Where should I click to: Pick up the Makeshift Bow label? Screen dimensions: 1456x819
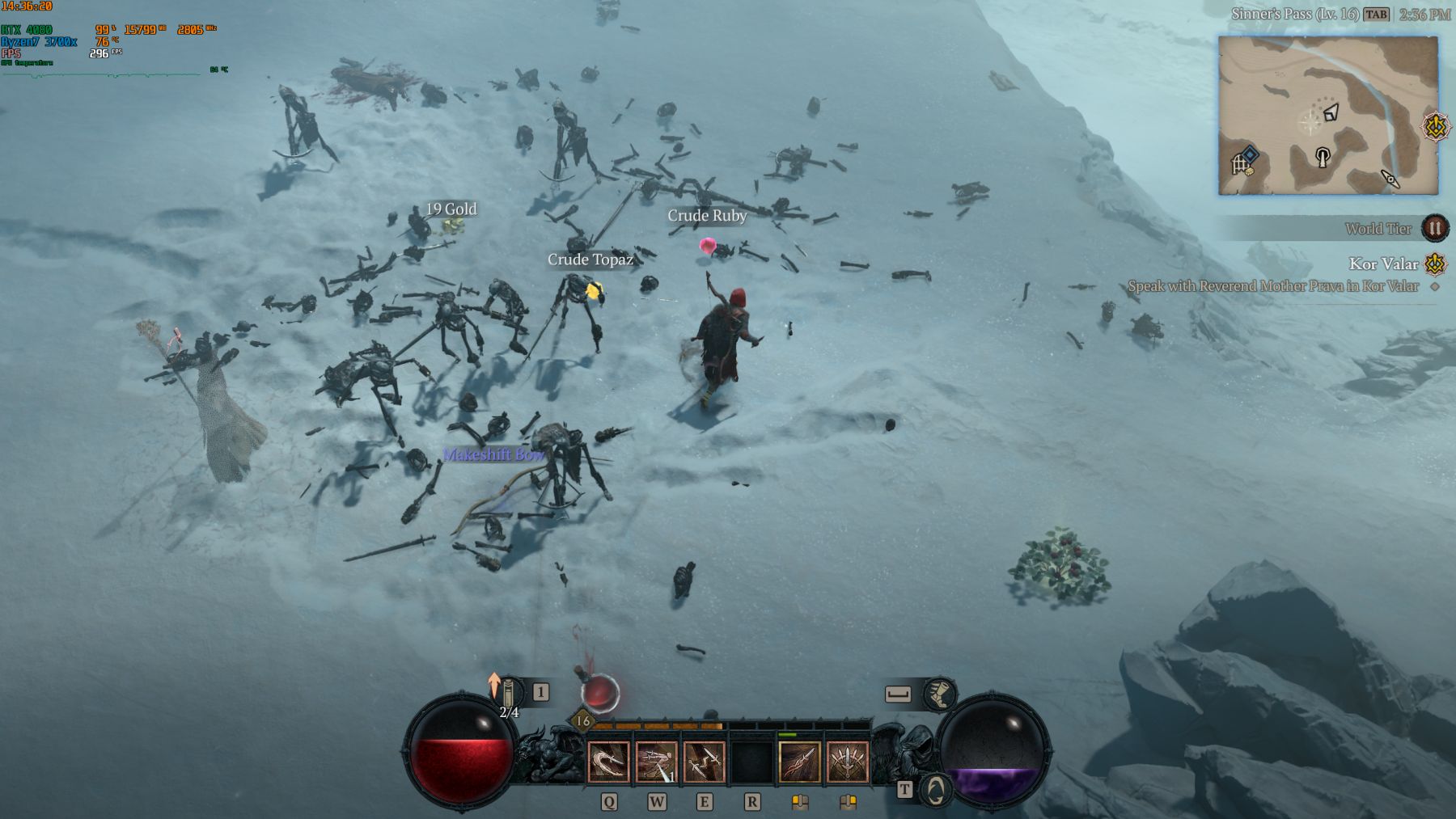[x=493, y=455]
